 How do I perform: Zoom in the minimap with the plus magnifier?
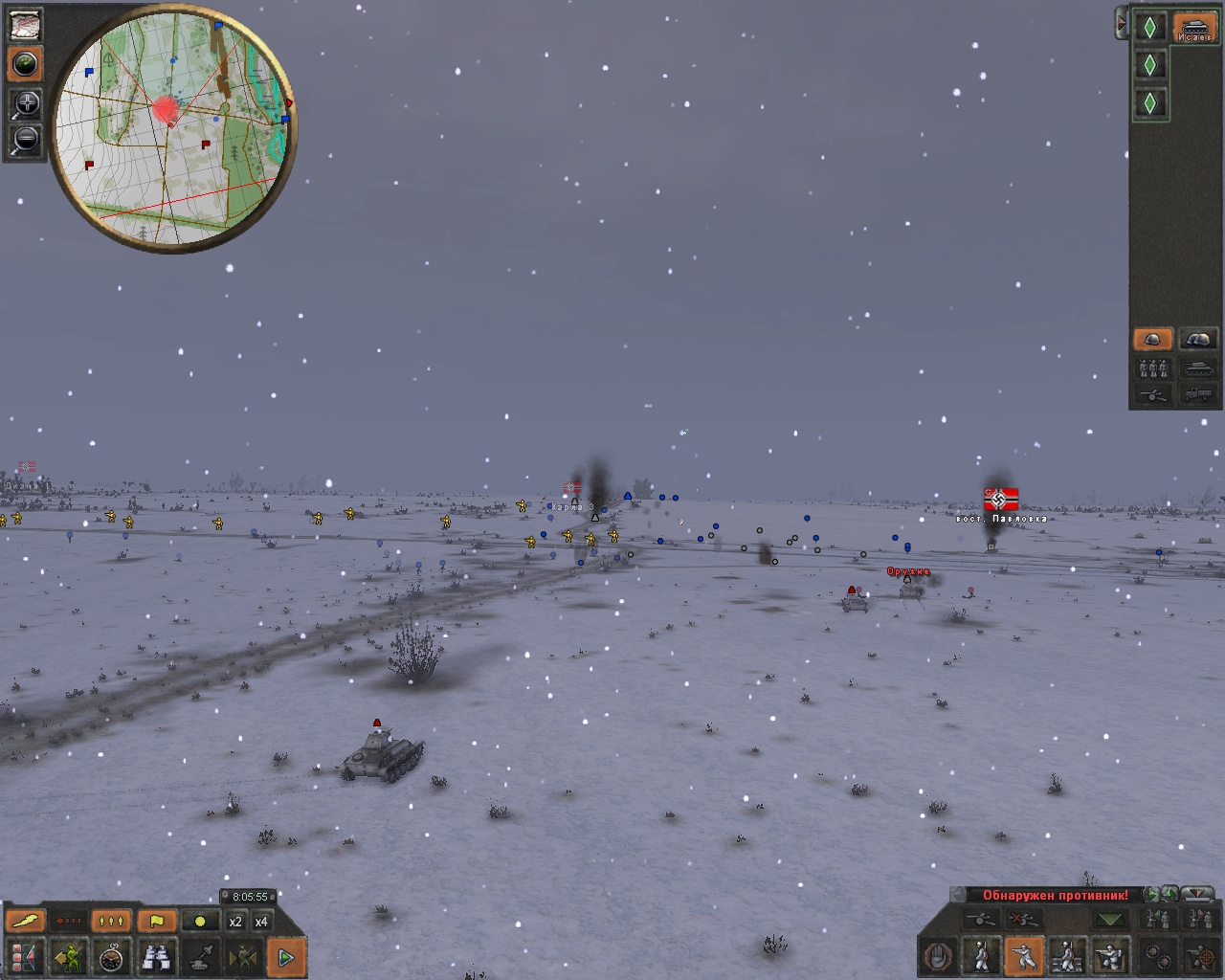[x=26, y=103]
